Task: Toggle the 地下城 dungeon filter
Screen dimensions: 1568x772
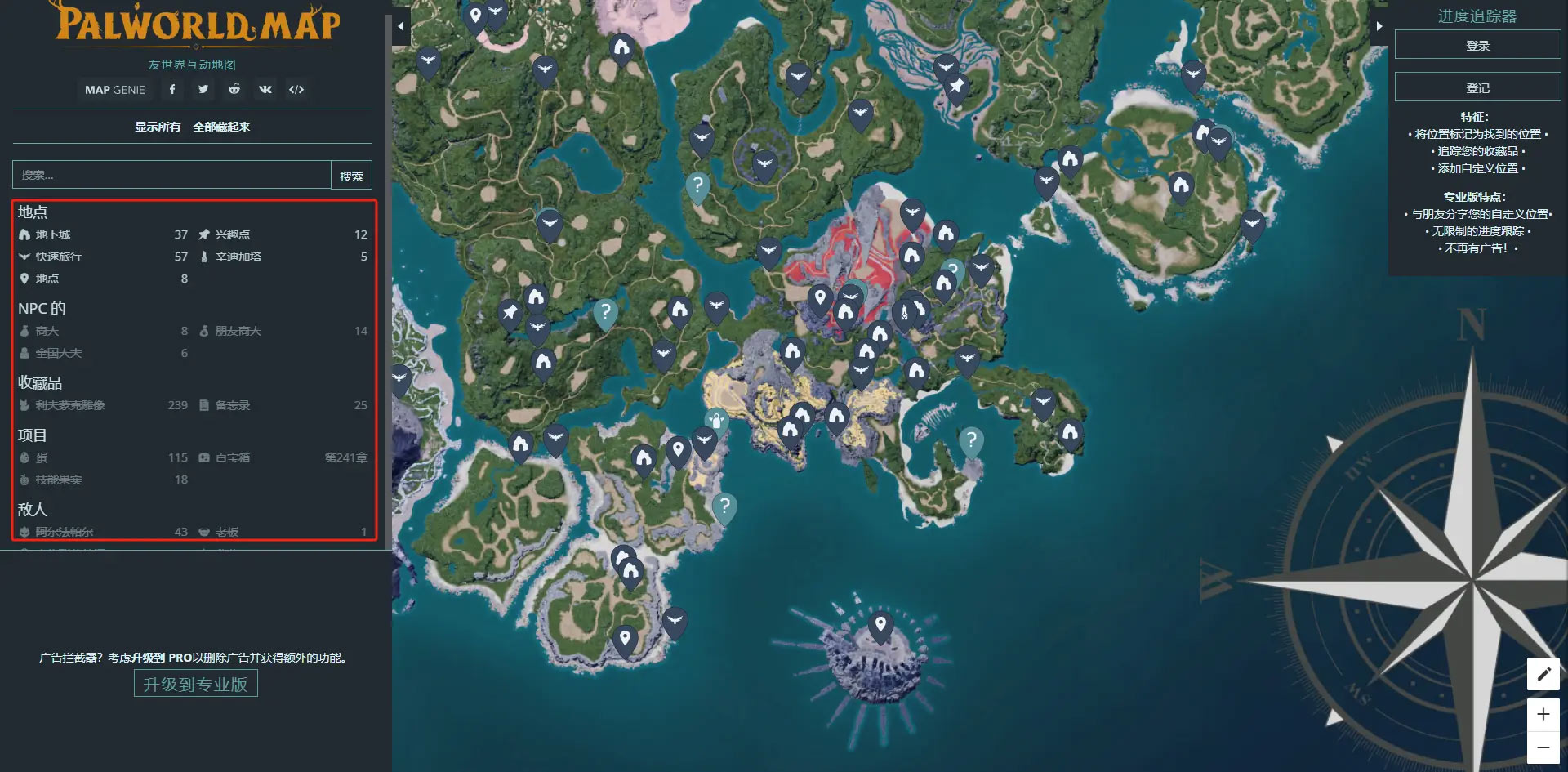Action: coord(53,234)
